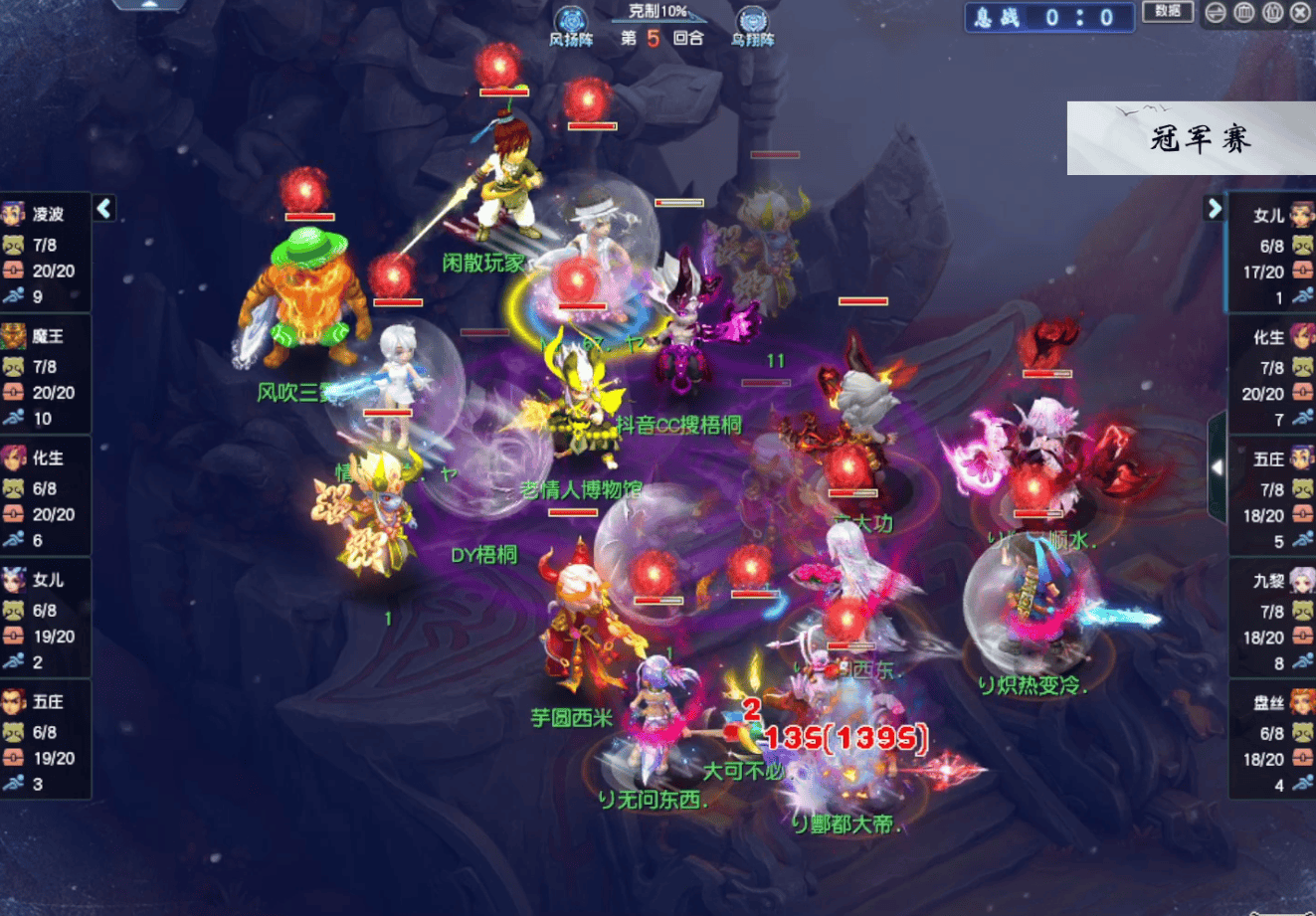Inspect the 鸟翔阵 formation icon
The width and height of the screenshot is (1316, 916).
pos(752,25)
